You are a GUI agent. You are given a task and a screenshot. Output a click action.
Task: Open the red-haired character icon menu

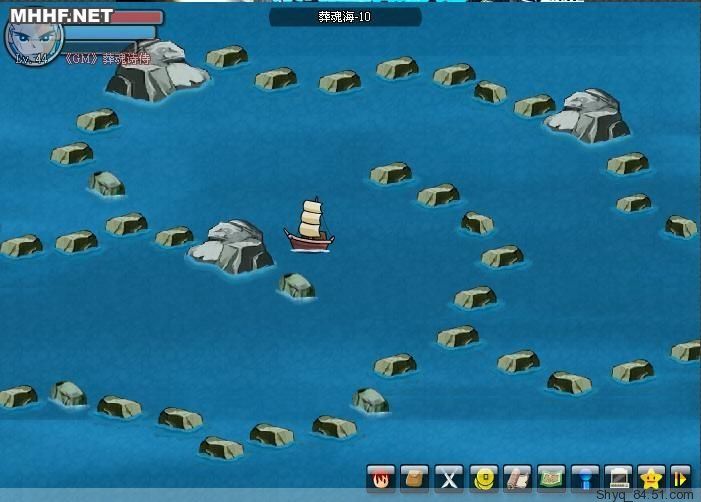click(x=381, y=477)
